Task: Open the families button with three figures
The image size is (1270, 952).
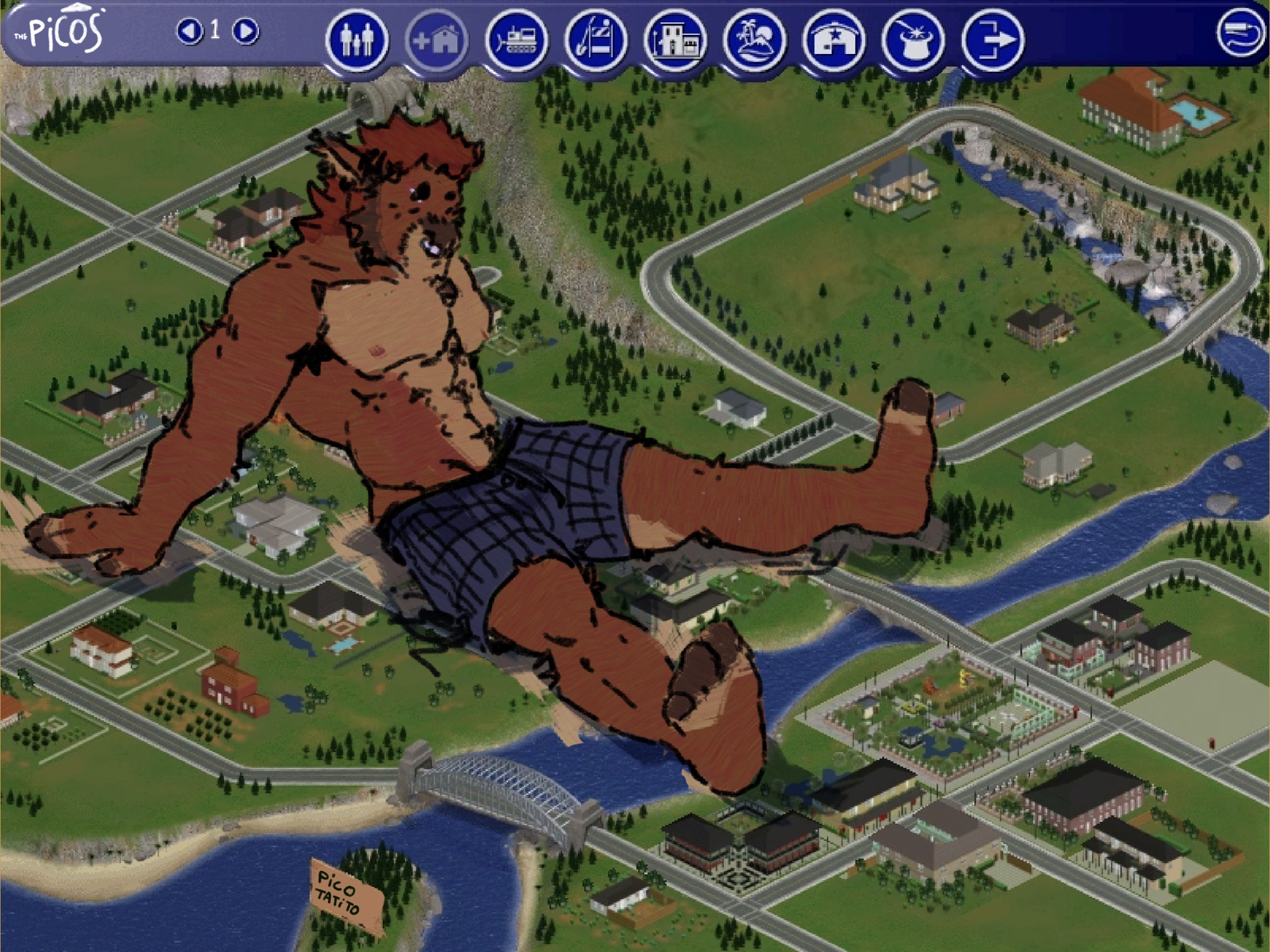Action: (357, 41)
